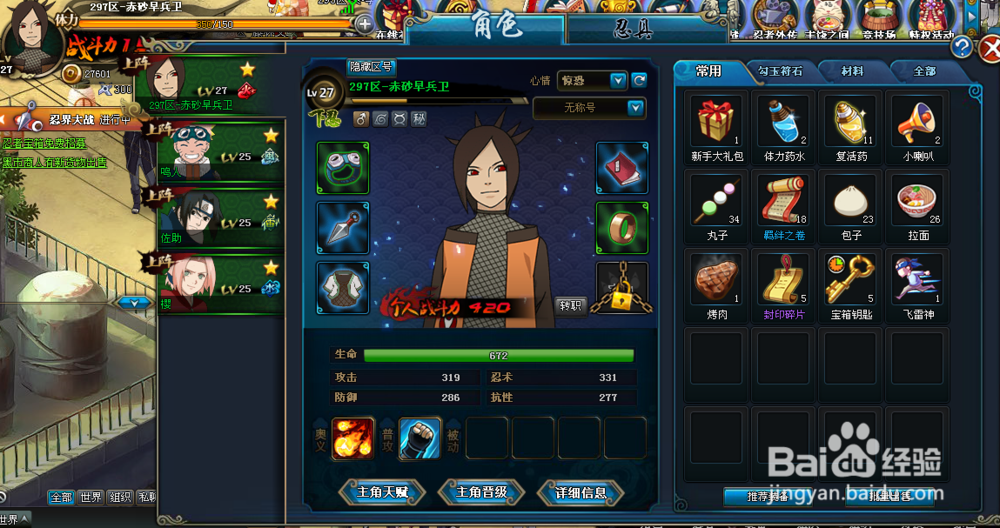Select the kunai weapon equipment slot
The width and height of the screenshot is (1000, 528).
[x=343, y=226]
